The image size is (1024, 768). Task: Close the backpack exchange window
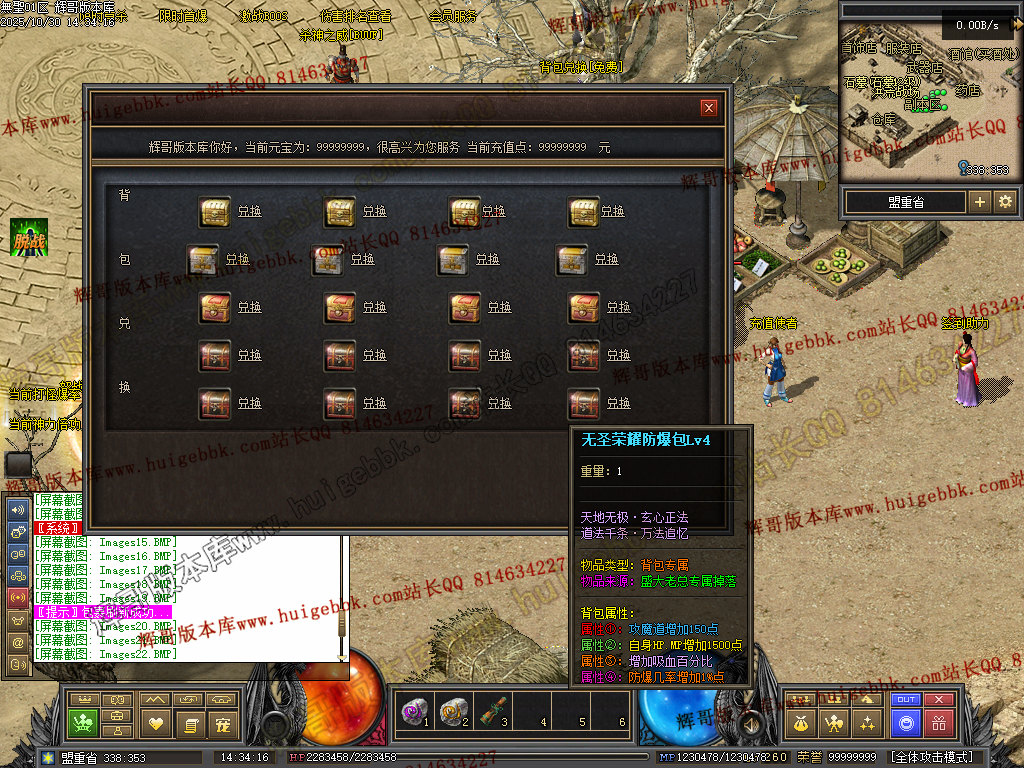(709, 108)
